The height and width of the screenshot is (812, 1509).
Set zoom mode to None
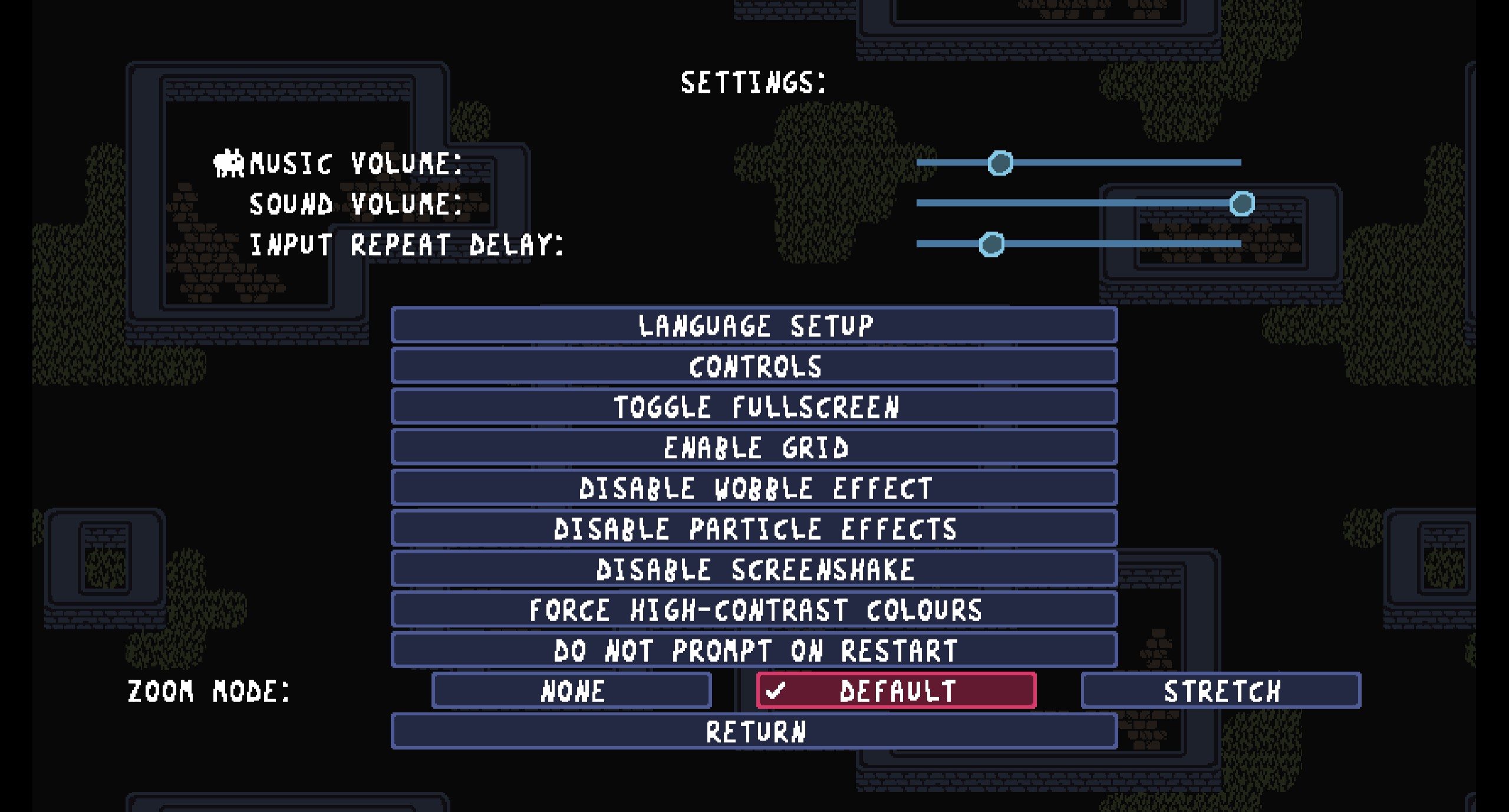click(x=572, y=691)
